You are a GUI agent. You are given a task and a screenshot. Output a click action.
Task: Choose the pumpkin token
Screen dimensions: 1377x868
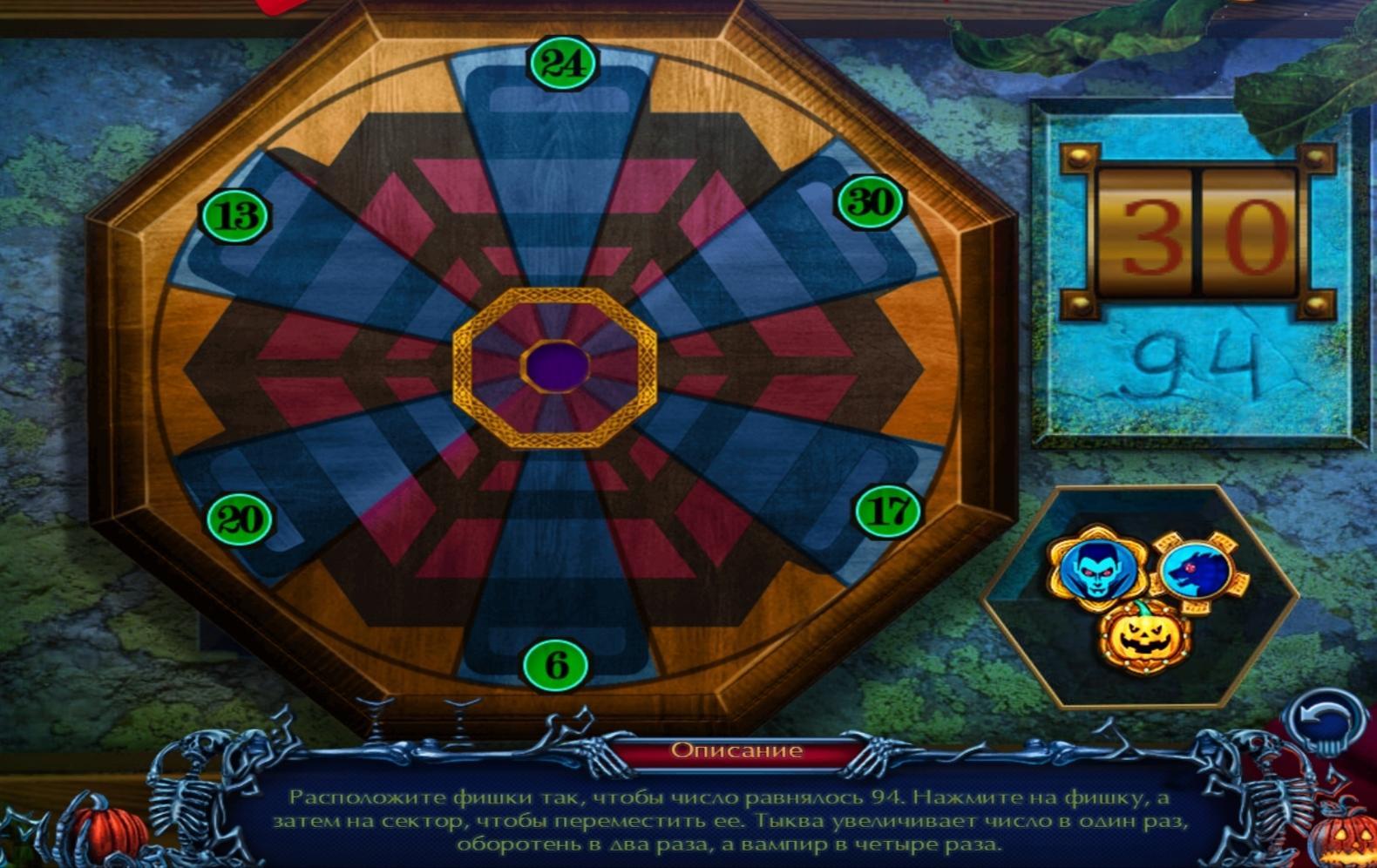[1144, 637]
